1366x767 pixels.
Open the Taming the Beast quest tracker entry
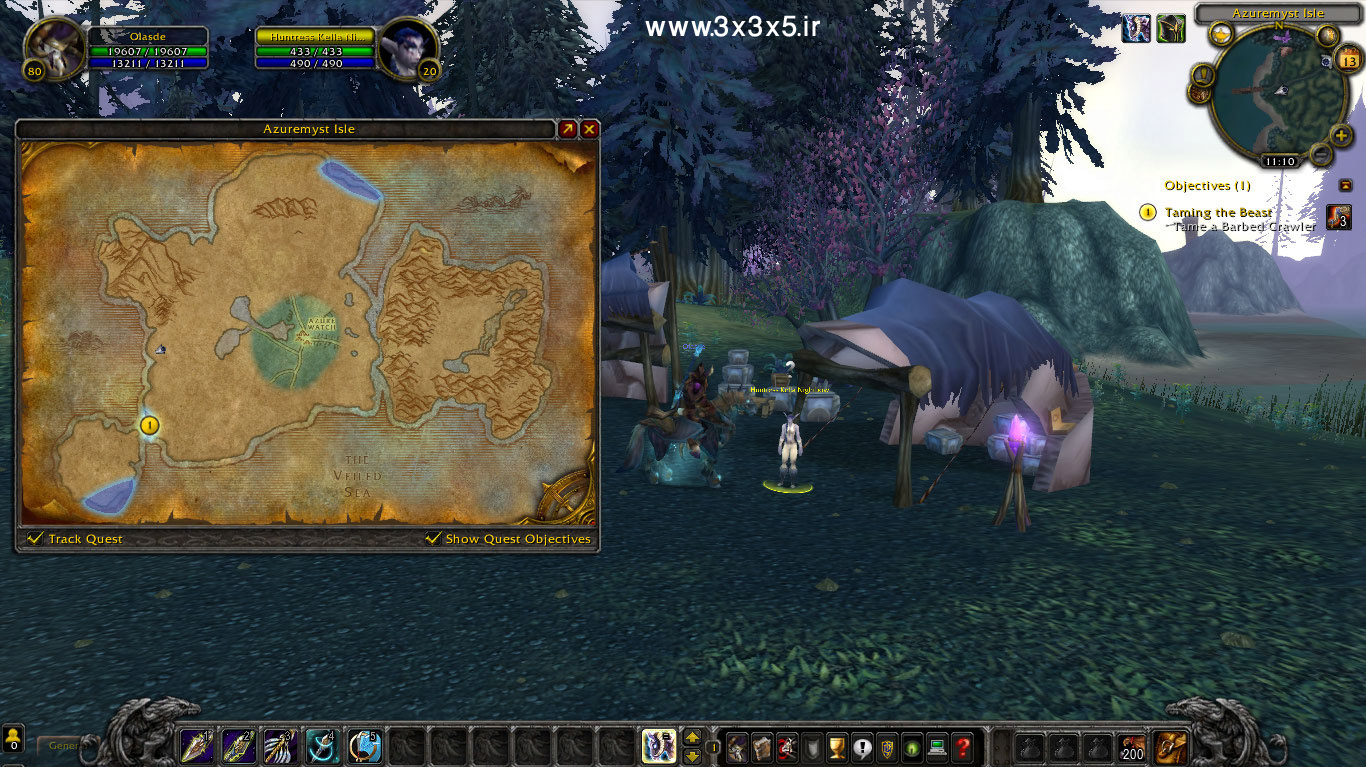point(1218,212)
